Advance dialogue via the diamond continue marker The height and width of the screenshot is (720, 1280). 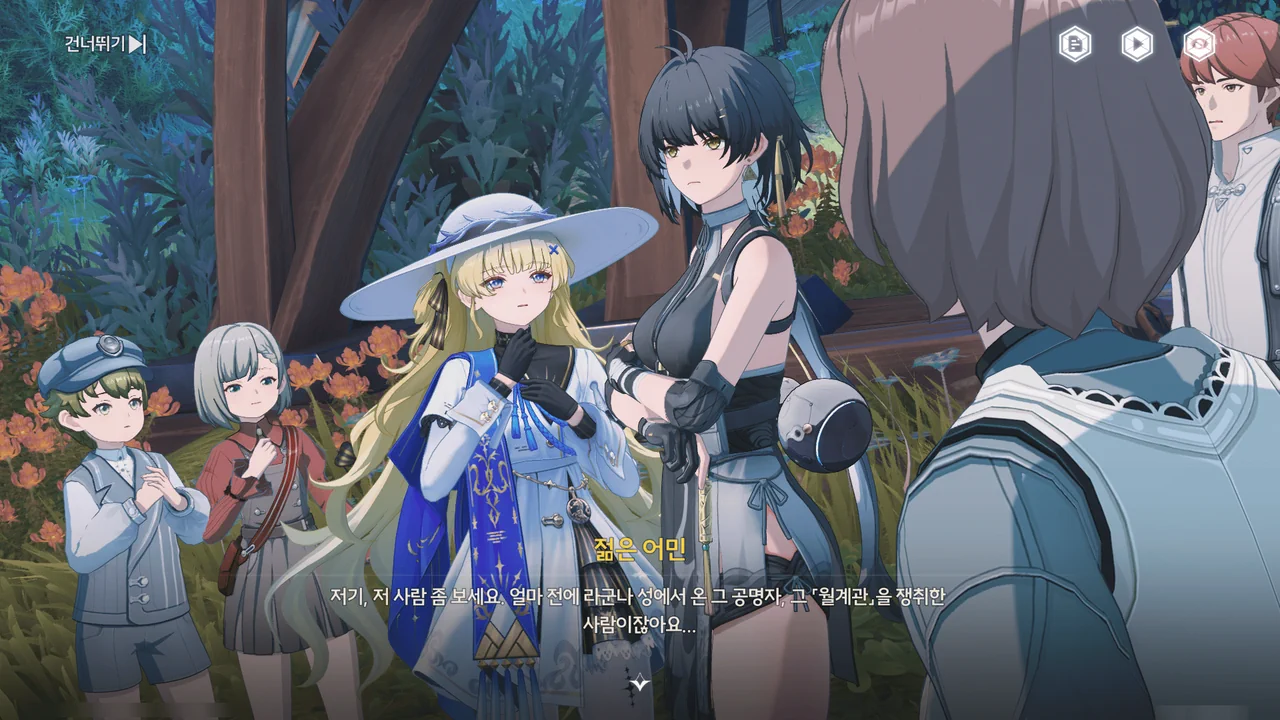coord(640,682)
